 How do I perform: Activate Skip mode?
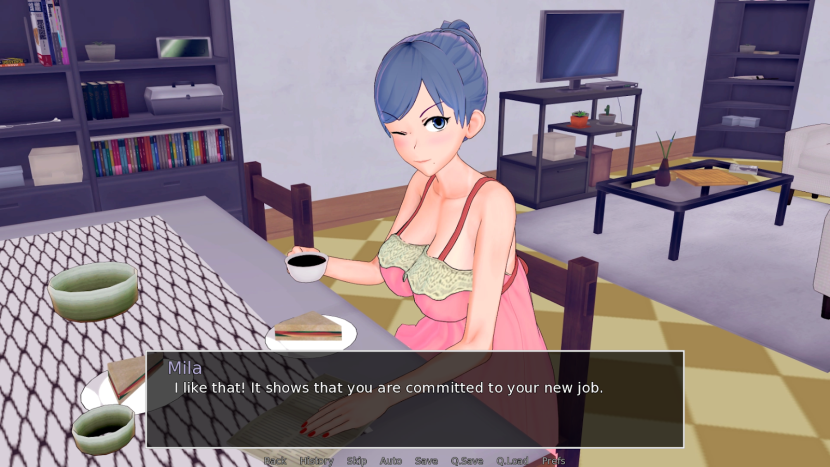(x=357, y=461)
